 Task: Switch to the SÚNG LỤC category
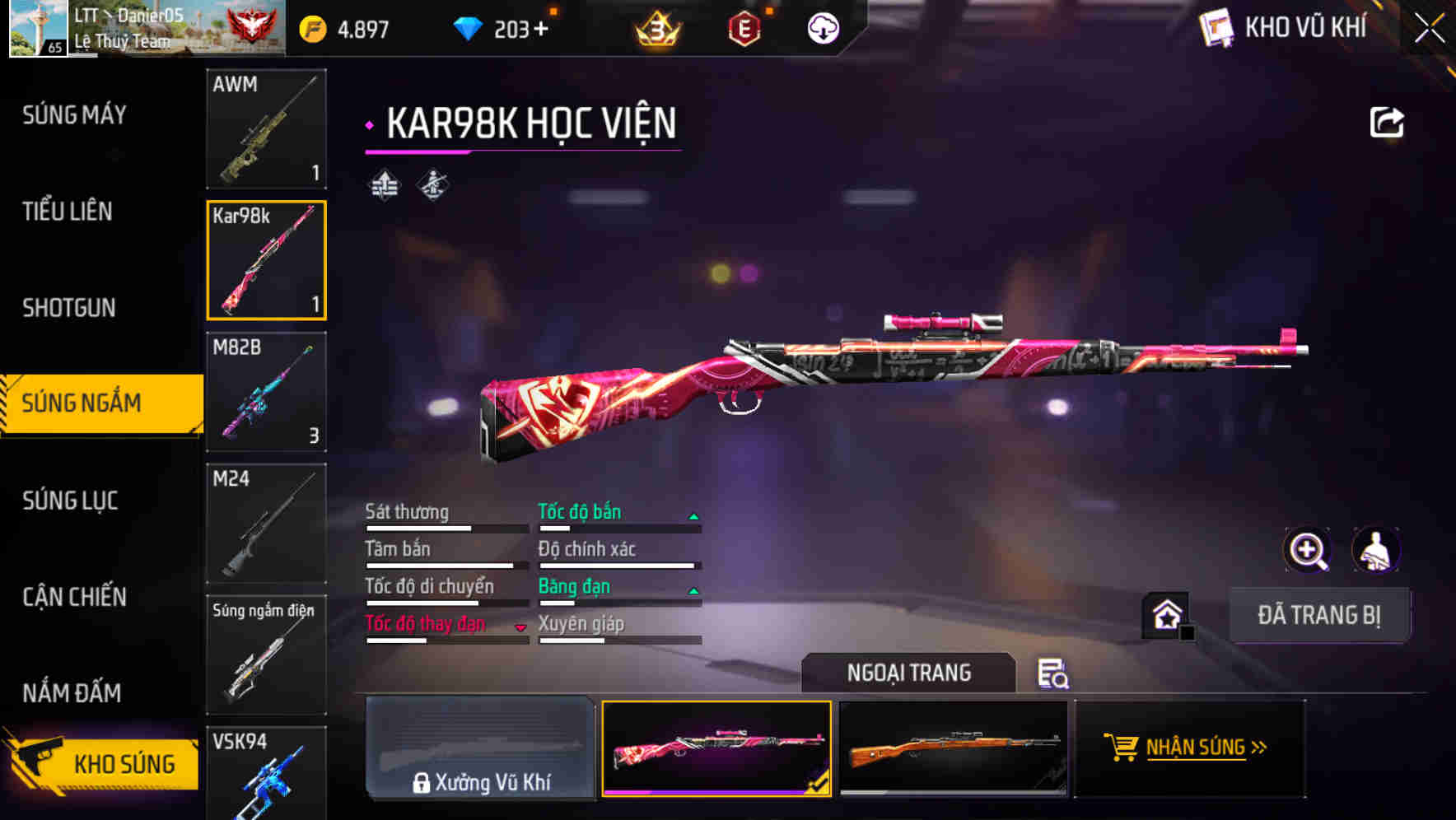click(69, 501)
